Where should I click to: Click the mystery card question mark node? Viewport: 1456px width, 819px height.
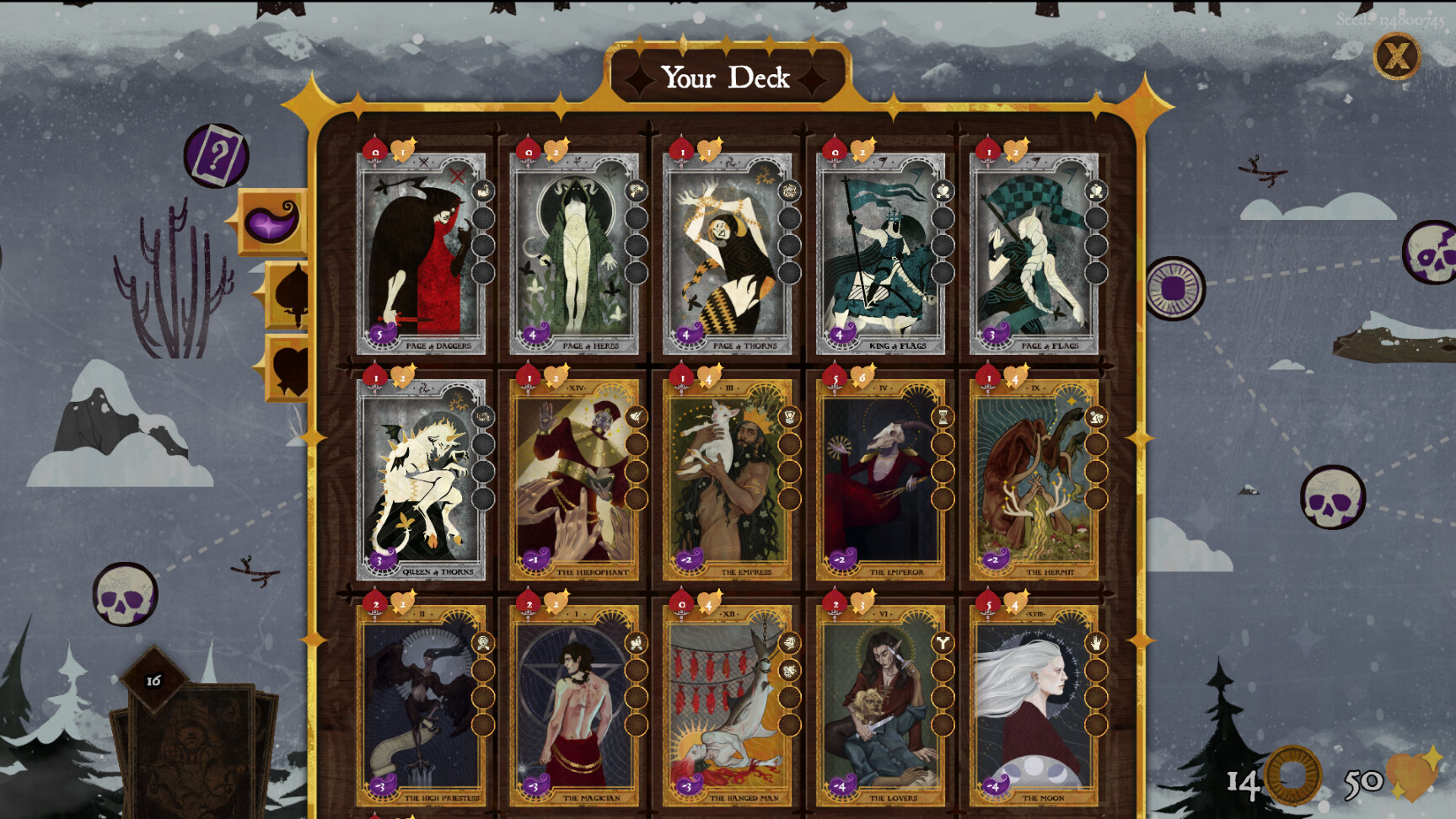(217, 154)
